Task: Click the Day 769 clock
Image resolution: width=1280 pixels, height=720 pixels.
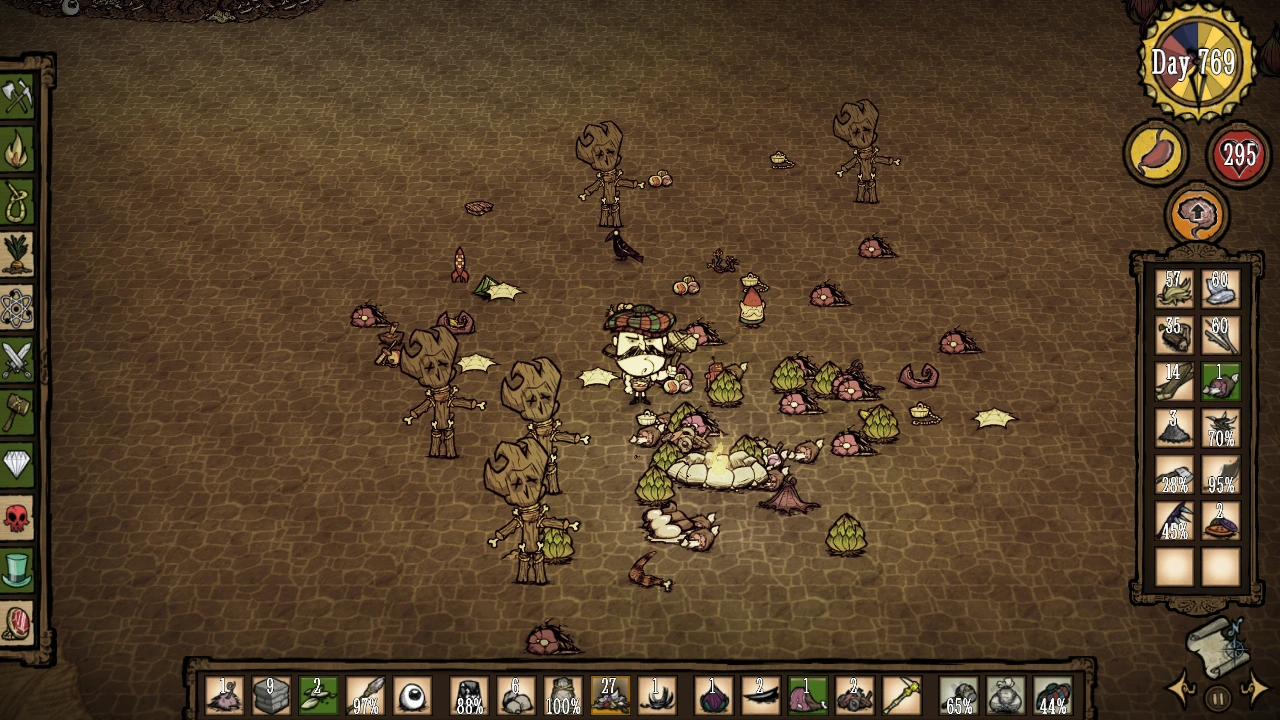Action: 1196,62
